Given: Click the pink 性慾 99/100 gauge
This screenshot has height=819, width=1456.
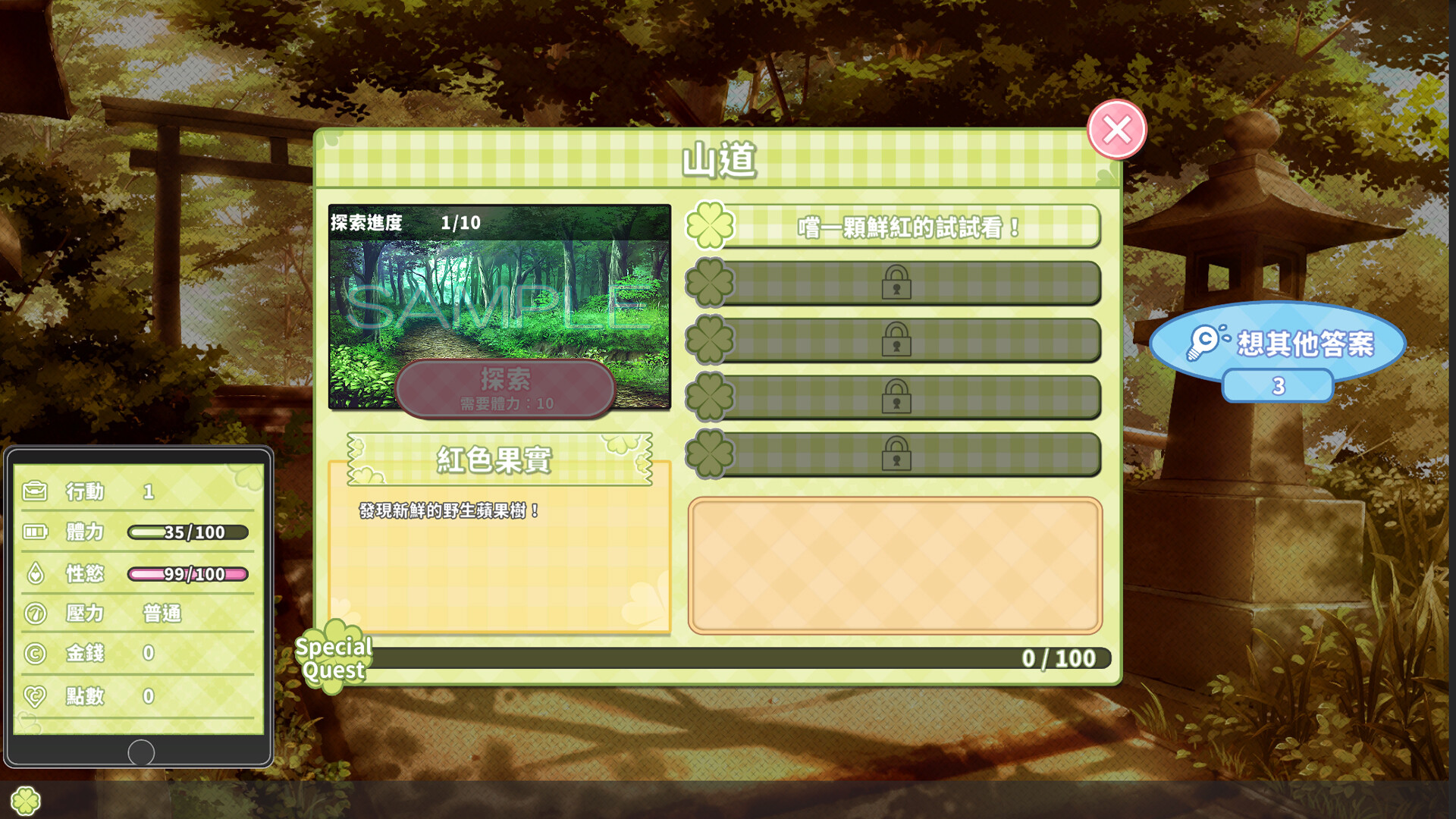Looking at the screenshot, I should tap(188, 575).
